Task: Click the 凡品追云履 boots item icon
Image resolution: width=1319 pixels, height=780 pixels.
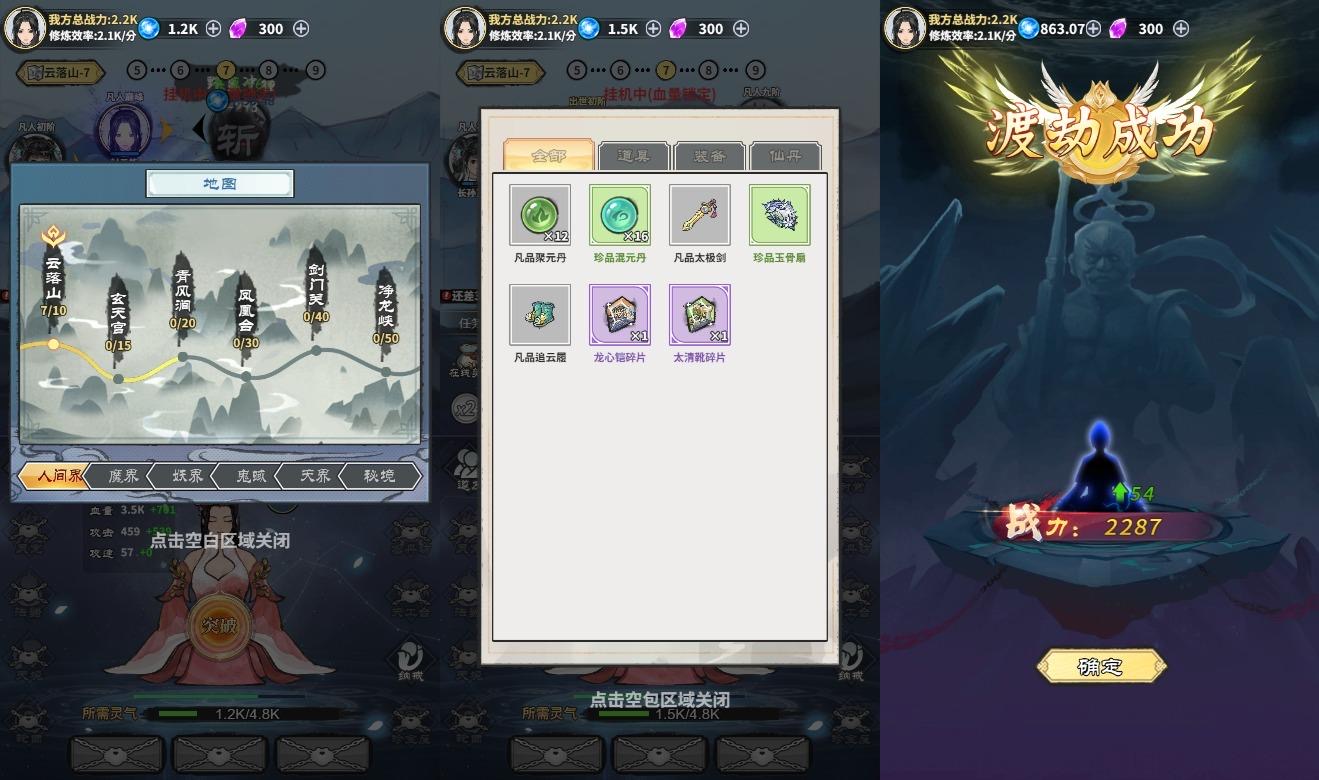Action: coord(539,313)
